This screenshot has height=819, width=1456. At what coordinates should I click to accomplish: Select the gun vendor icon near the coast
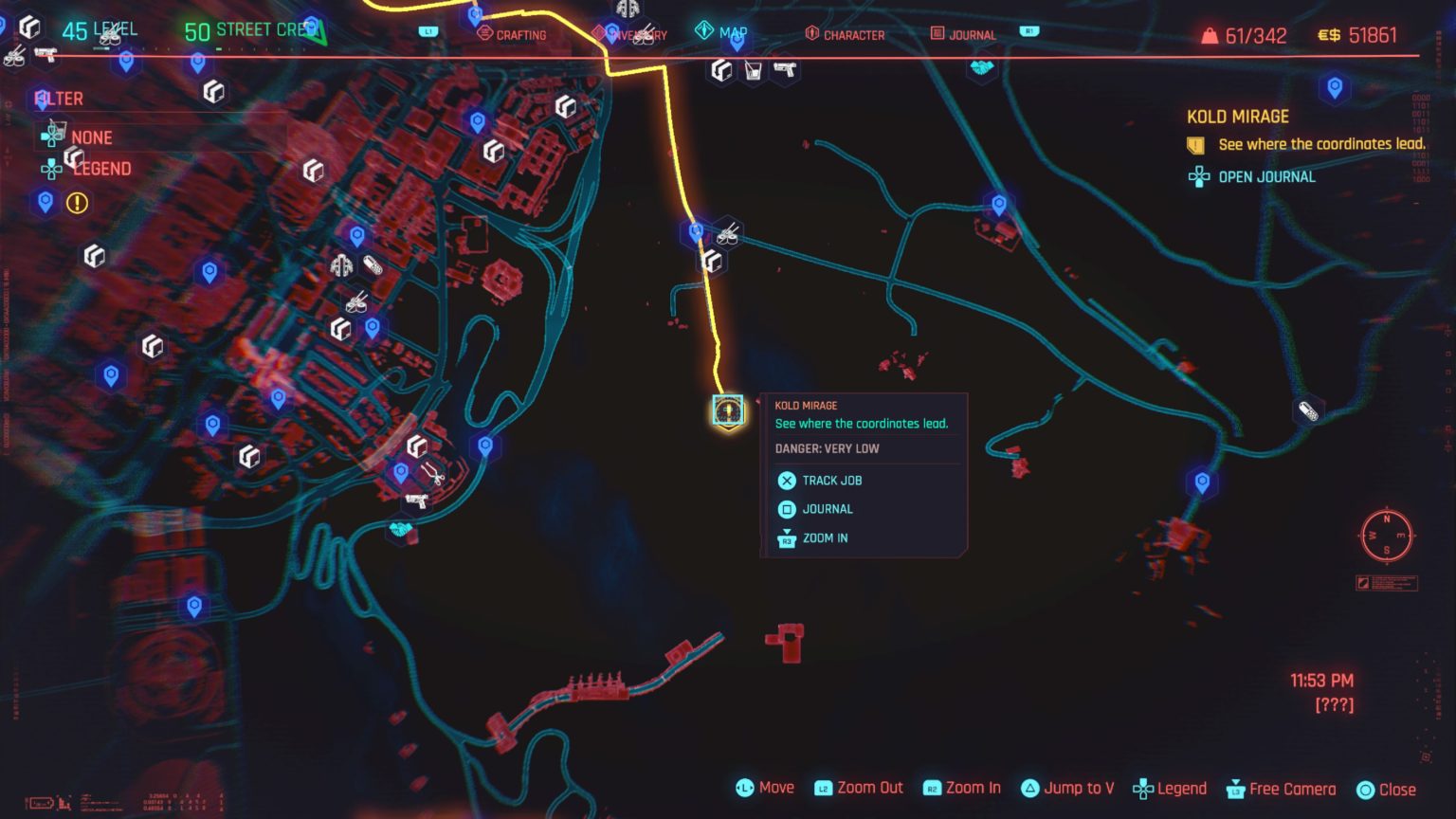tap(417, 500)
